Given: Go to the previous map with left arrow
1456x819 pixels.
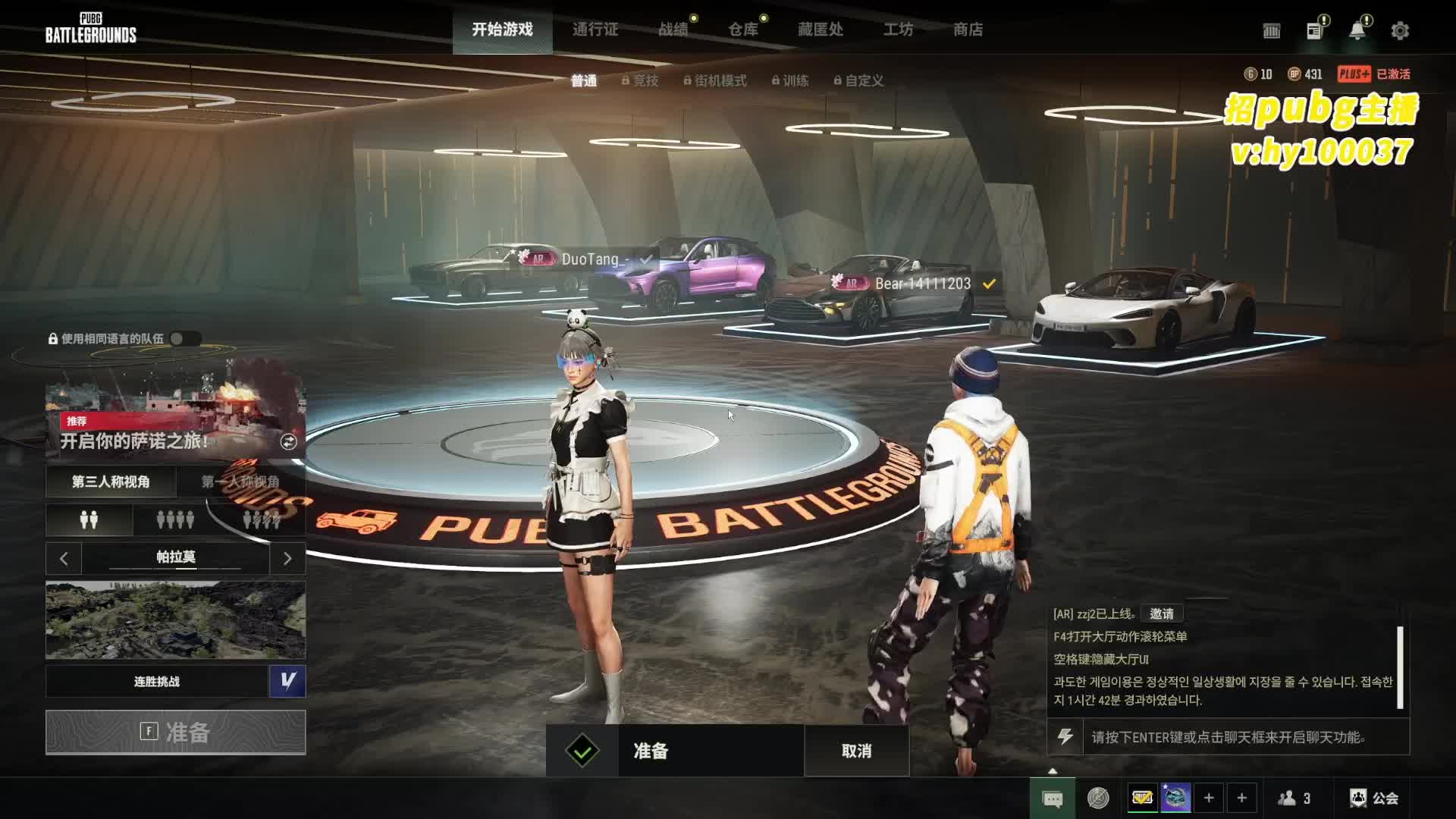Looking at the screenshot, I should pos(64,559).
